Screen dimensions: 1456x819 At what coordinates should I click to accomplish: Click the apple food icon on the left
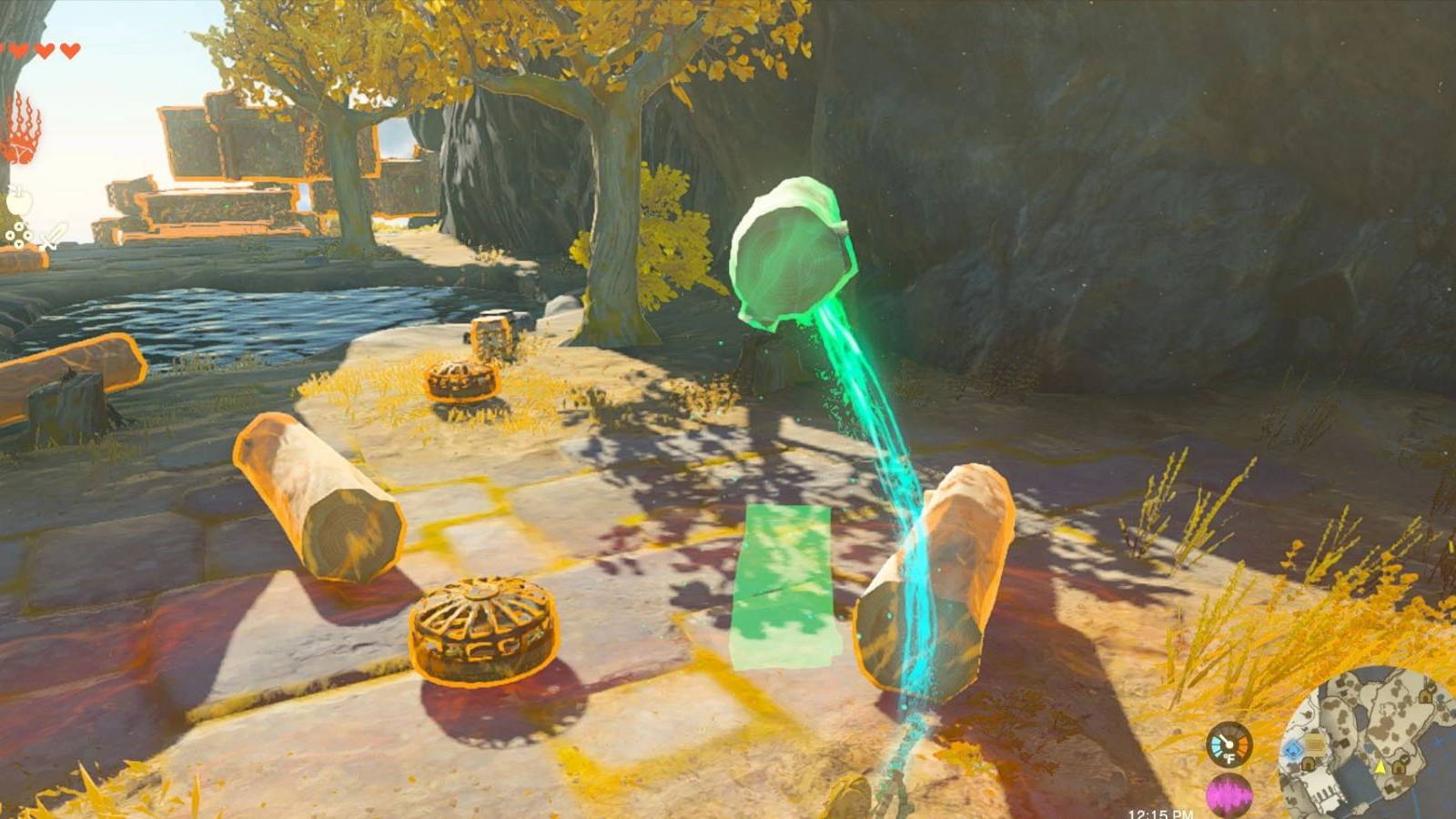(19, 200)
